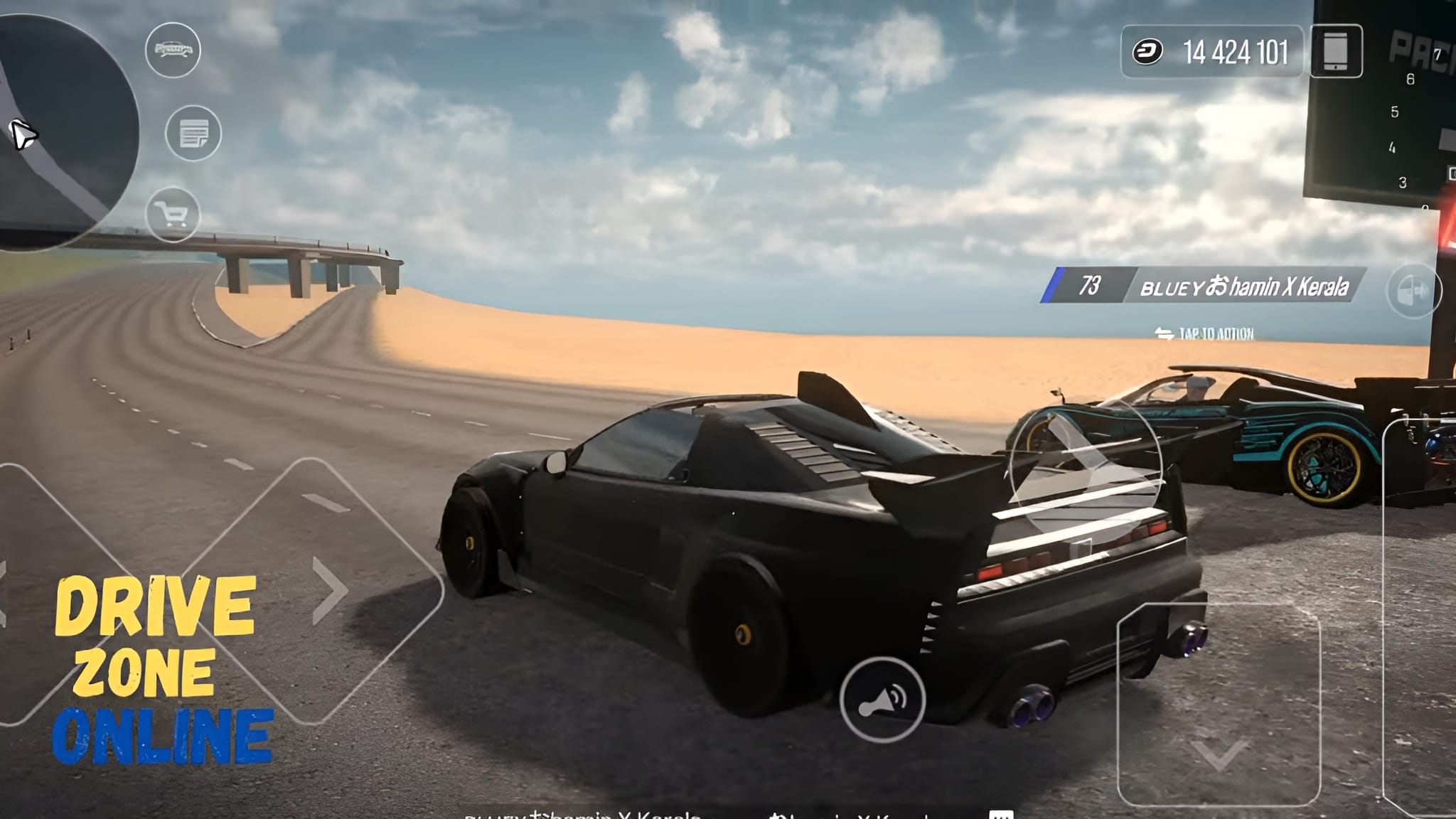Sound the horn button
Viewport: 1456px width, 819px height.
pyautogui.click(x=882, y=700)
